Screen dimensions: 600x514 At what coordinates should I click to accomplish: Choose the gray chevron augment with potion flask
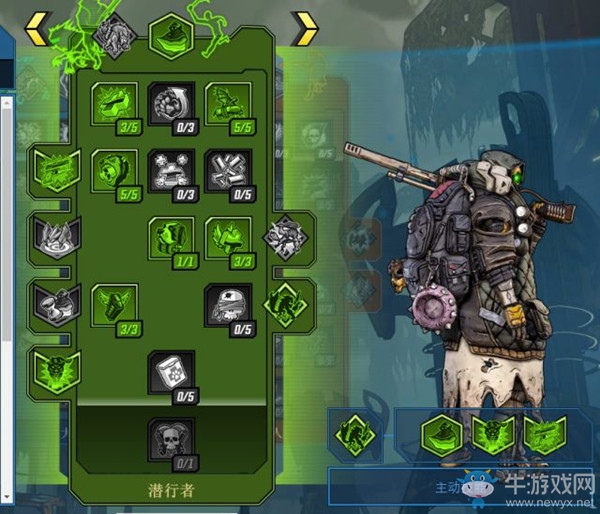pyautogui.click(x=53, y=302)
